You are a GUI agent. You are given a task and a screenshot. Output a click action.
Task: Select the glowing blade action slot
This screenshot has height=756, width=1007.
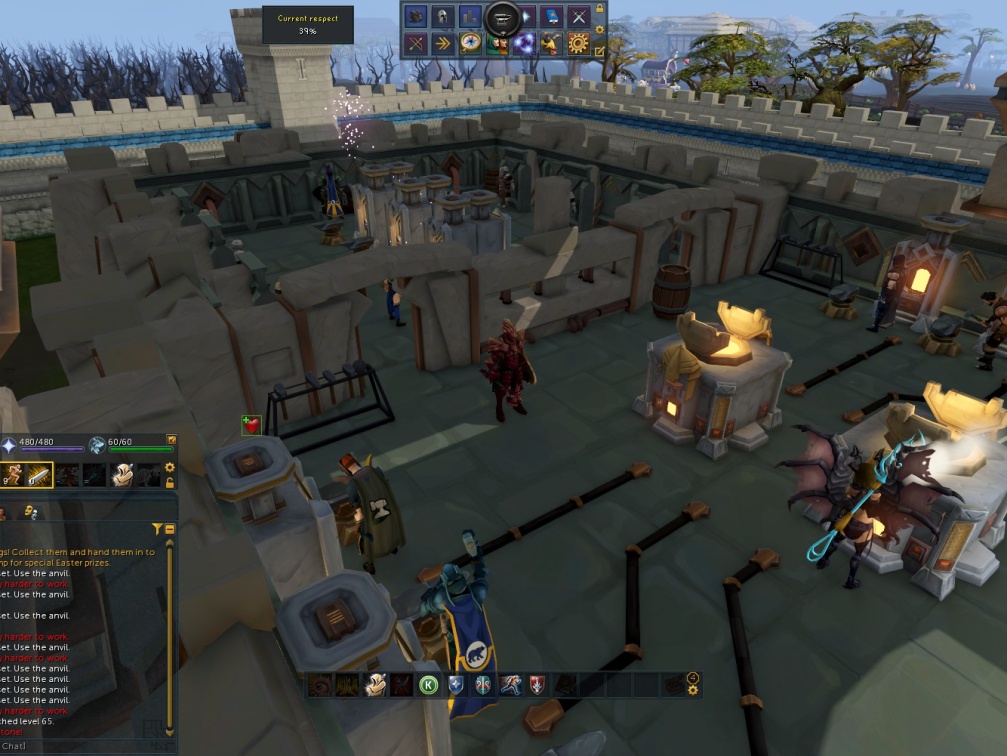(40, 476)
